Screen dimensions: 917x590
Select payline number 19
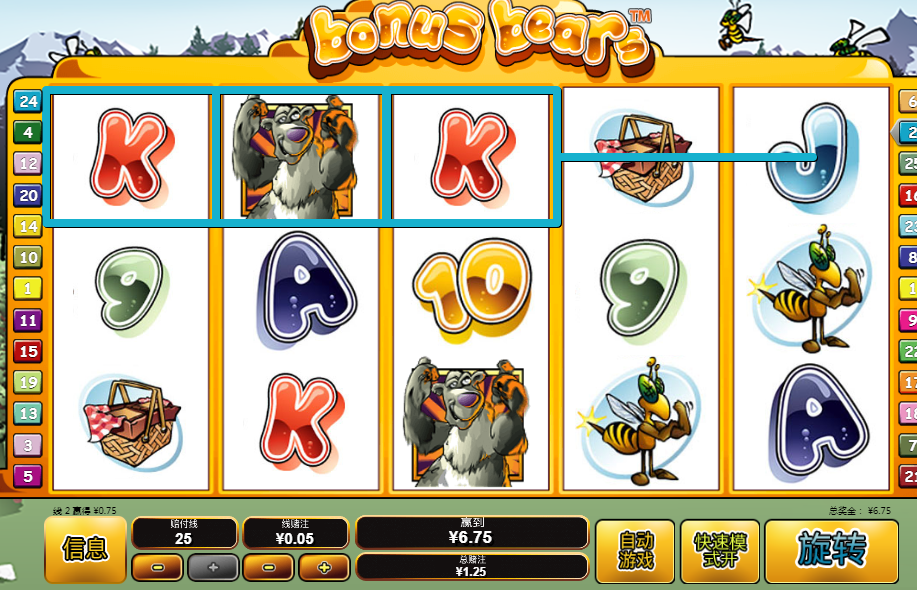pos(27,382)
